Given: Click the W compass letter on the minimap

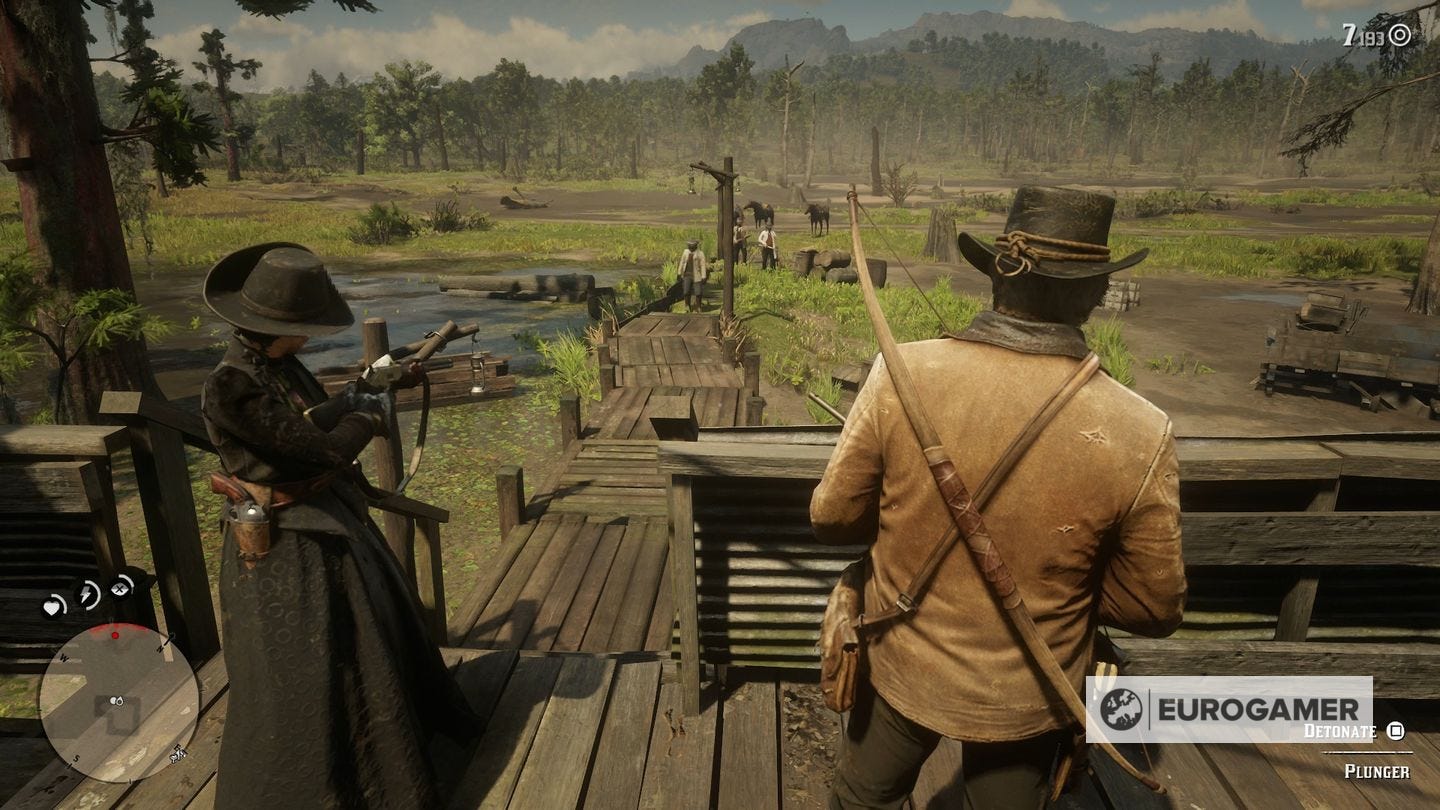Looking at the screenshot, I should [x=64, y=658].
